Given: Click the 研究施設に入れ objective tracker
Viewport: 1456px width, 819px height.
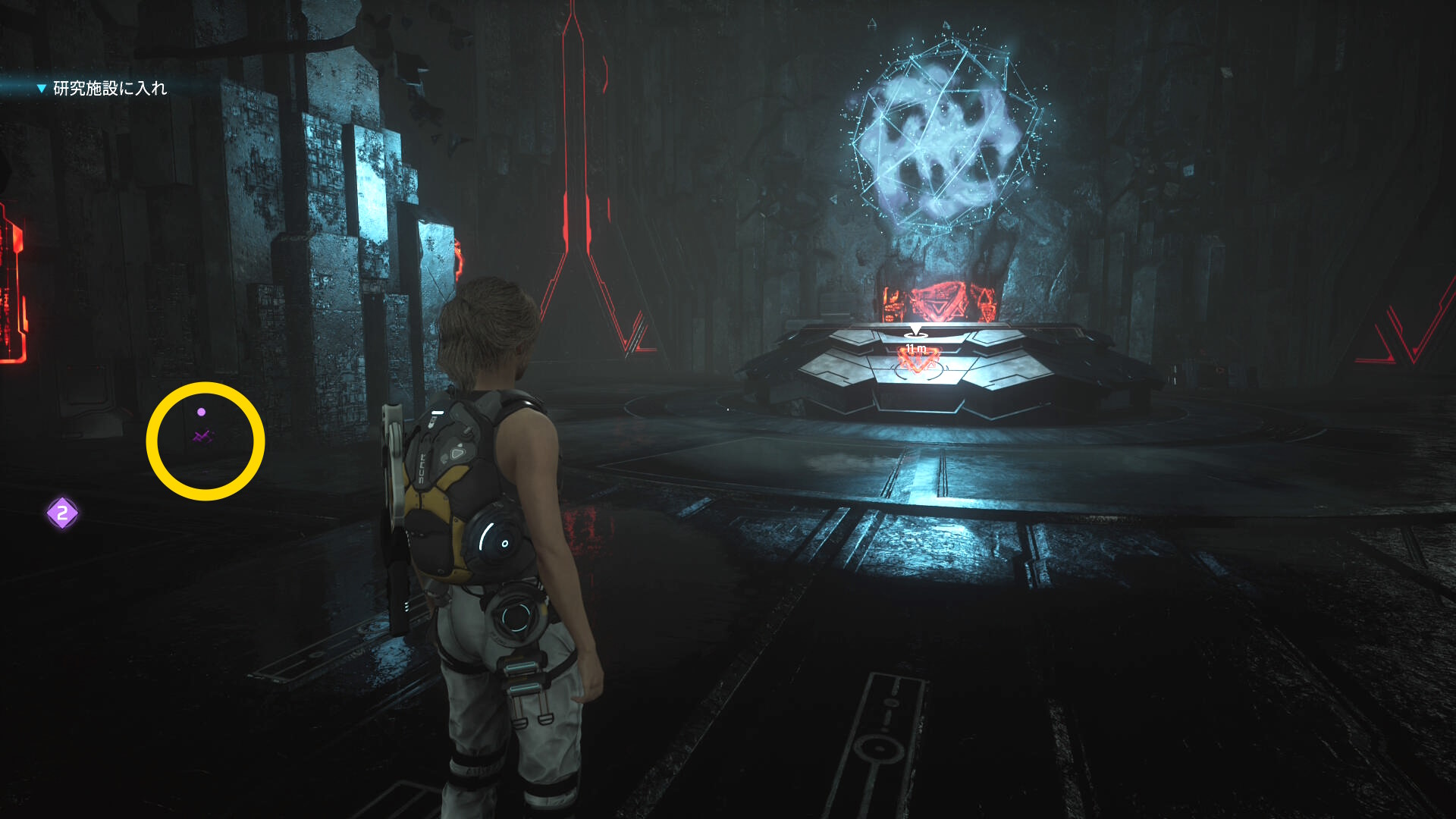Looking at the screenshot, I should [x=108, y=89].
